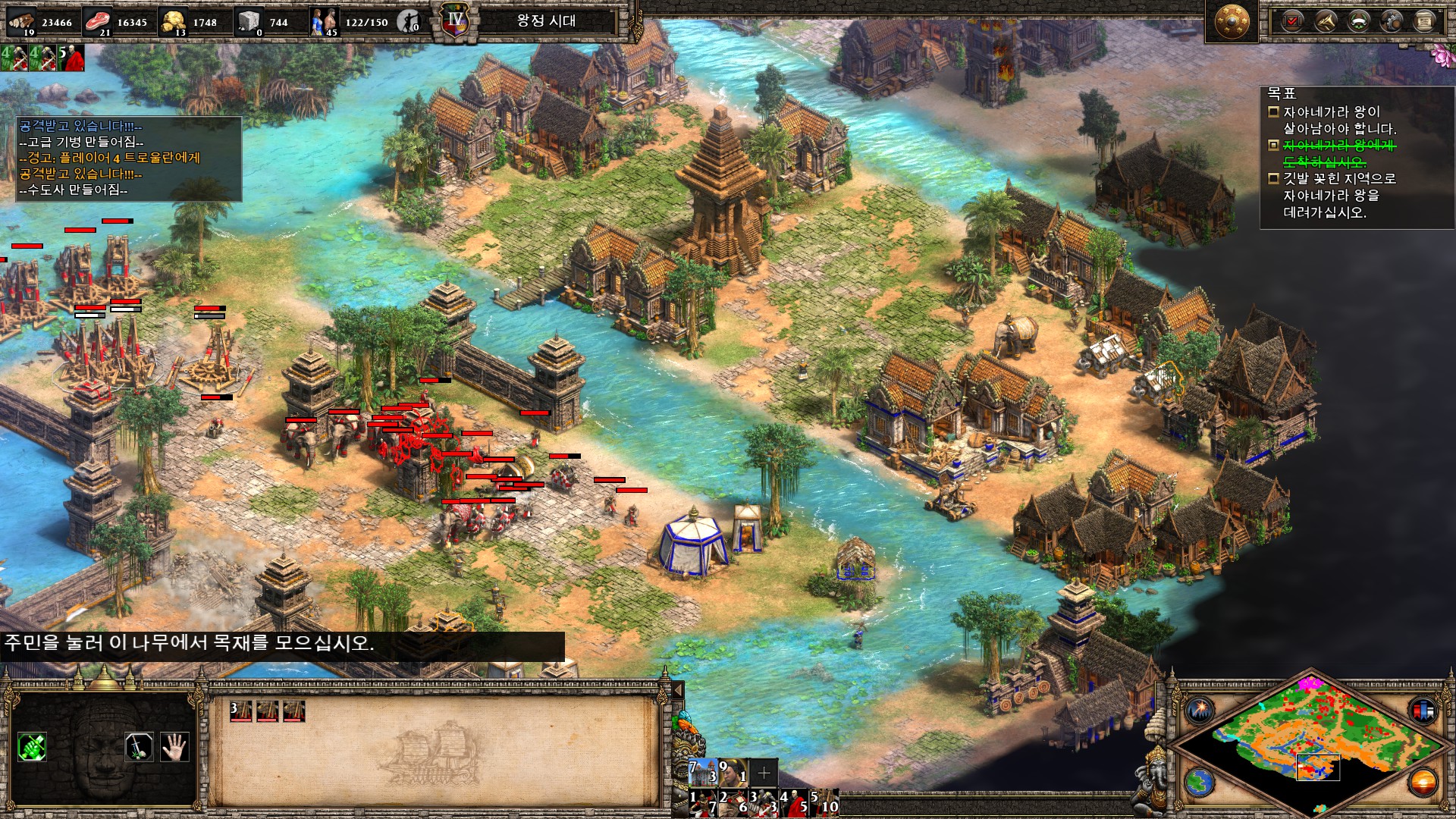Open the laurel wreath achievements button
This screenshot has width=1456, height=819.
point(1358,20)
